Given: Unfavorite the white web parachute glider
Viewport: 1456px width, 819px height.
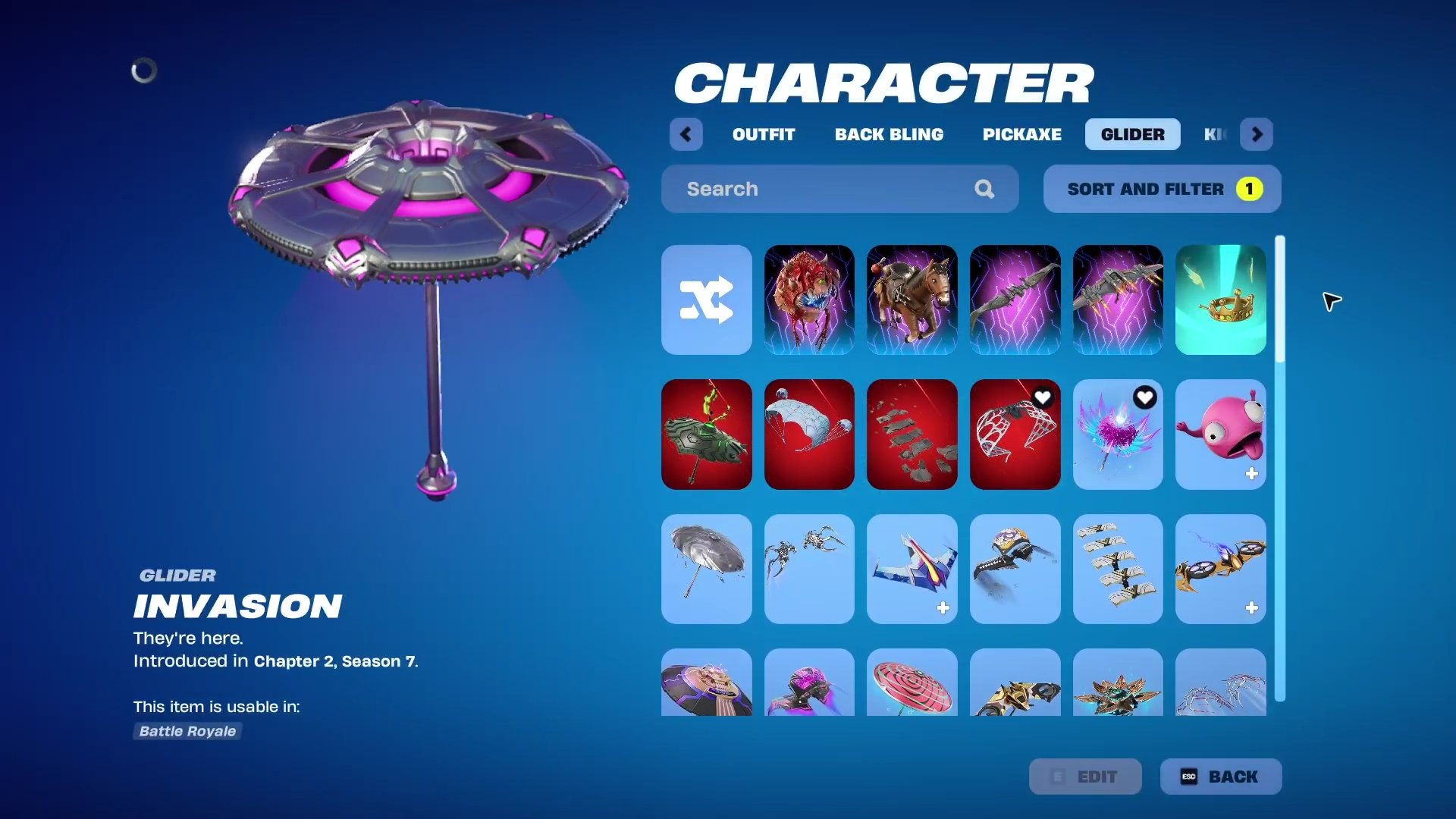Looking at the screenshot, I should coord(1043,396).
